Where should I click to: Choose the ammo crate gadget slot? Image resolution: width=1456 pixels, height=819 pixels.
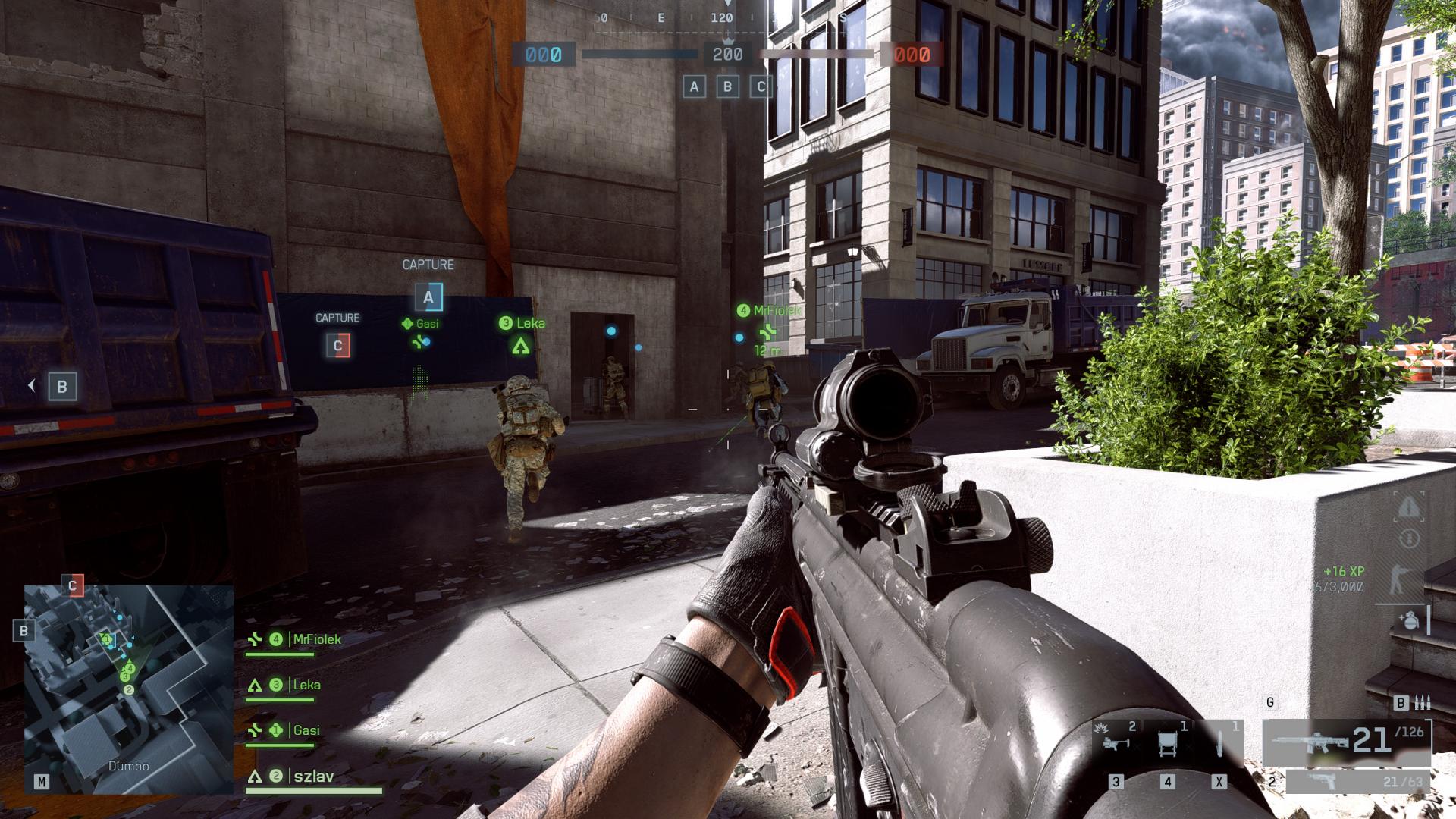tap(1168, 740)
